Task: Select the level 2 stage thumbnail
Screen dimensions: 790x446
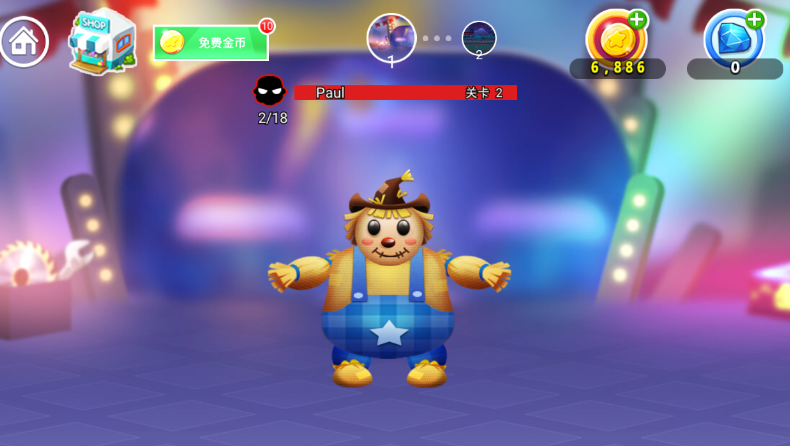Action: click(x=479, y=39)
